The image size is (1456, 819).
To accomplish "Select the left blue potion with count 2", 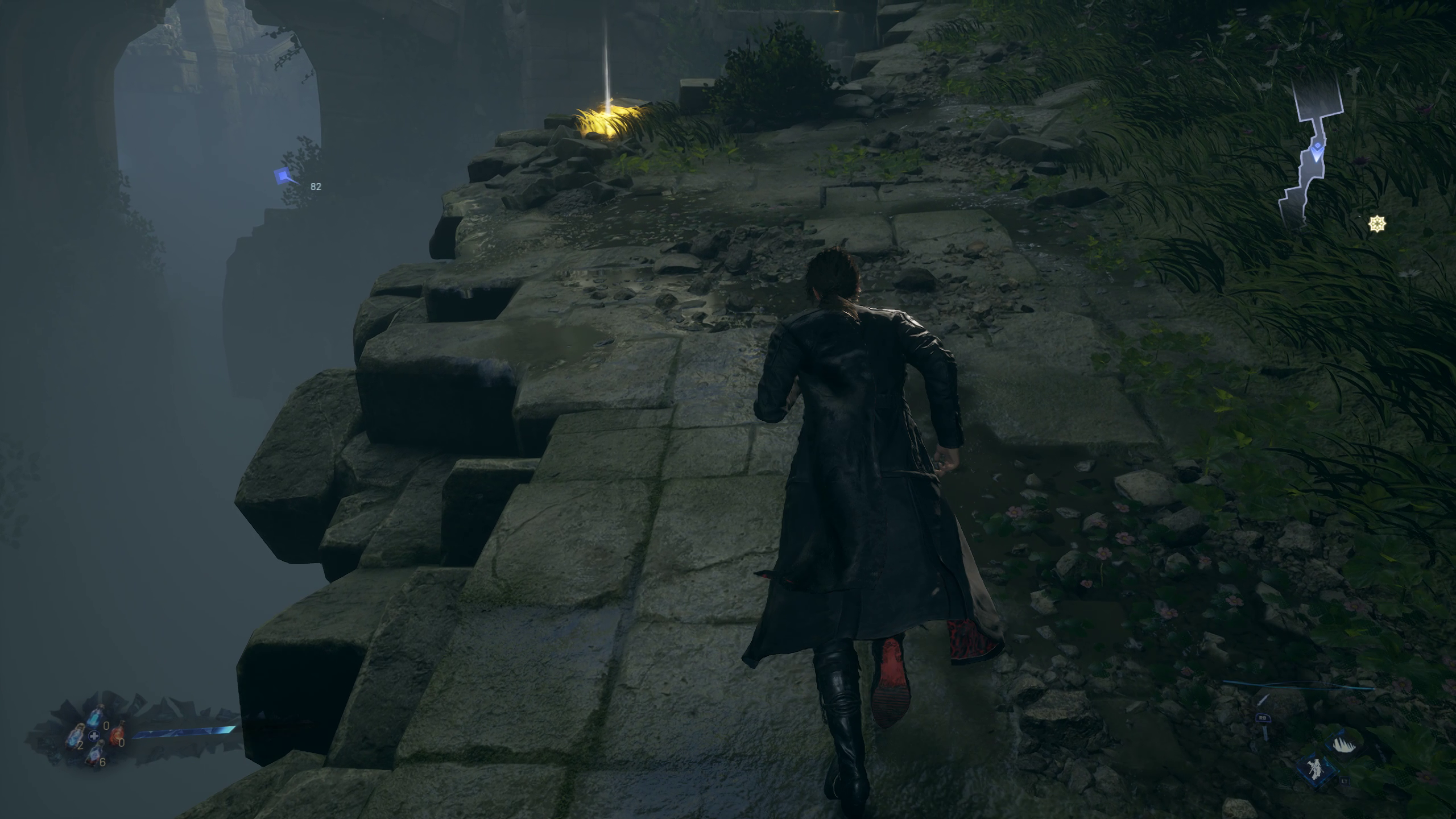I will [x=74, y=737].
